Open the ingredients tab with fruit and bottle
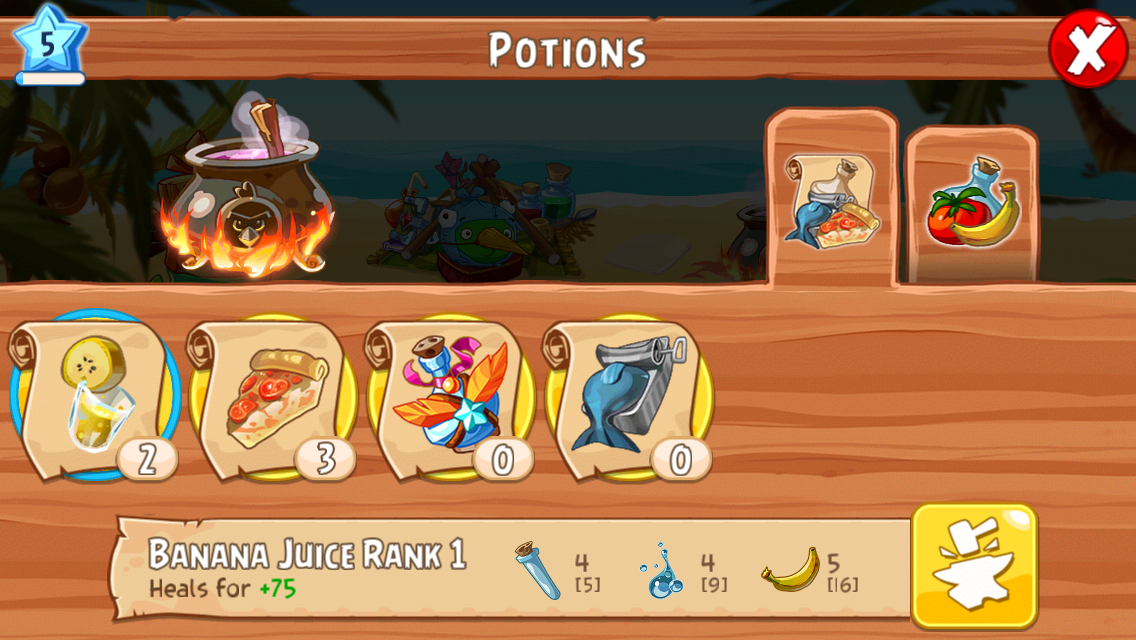1136x640 pixels. (972, 205)
